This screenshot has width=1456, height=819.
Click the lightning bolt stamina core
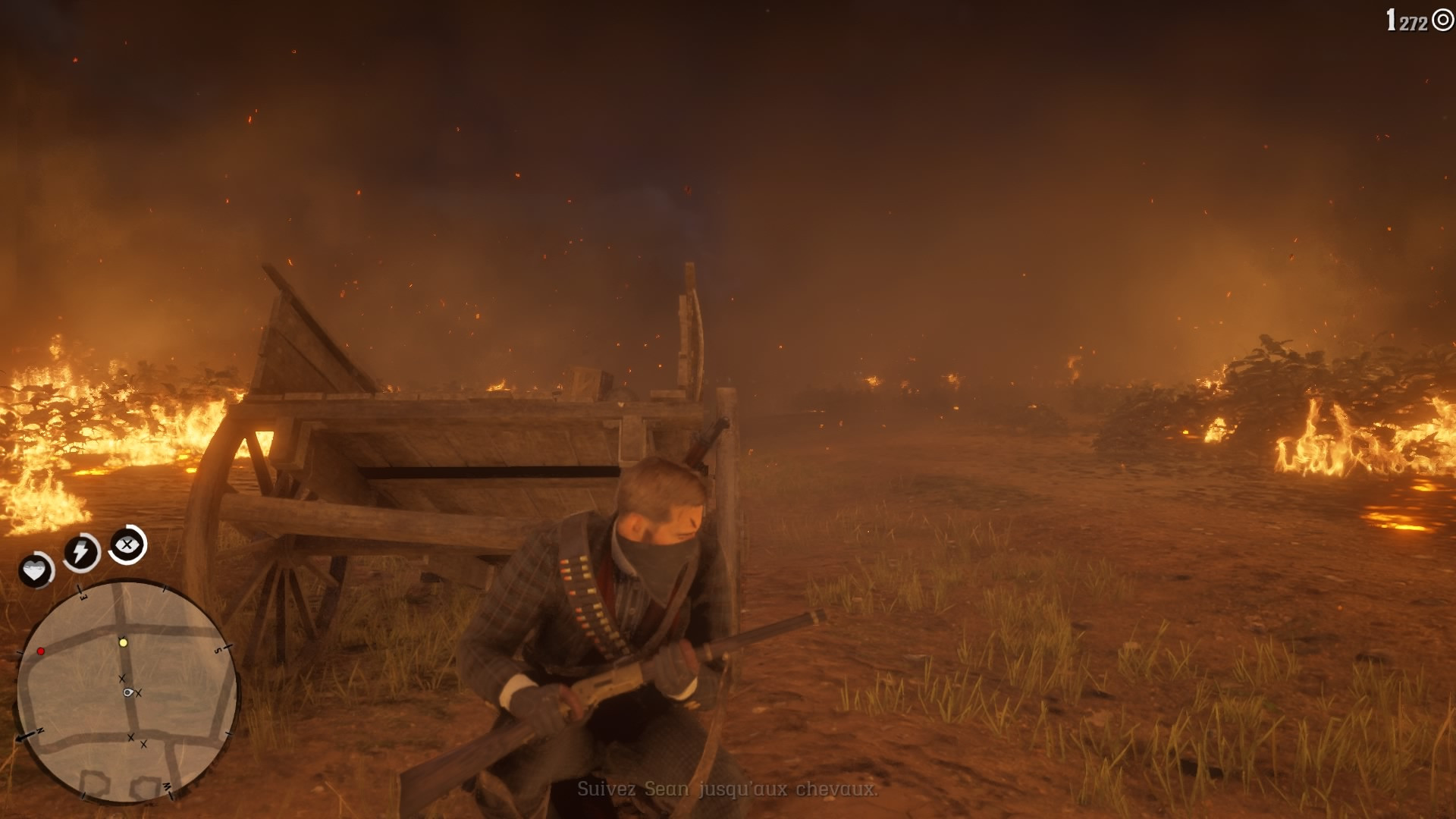80,551
